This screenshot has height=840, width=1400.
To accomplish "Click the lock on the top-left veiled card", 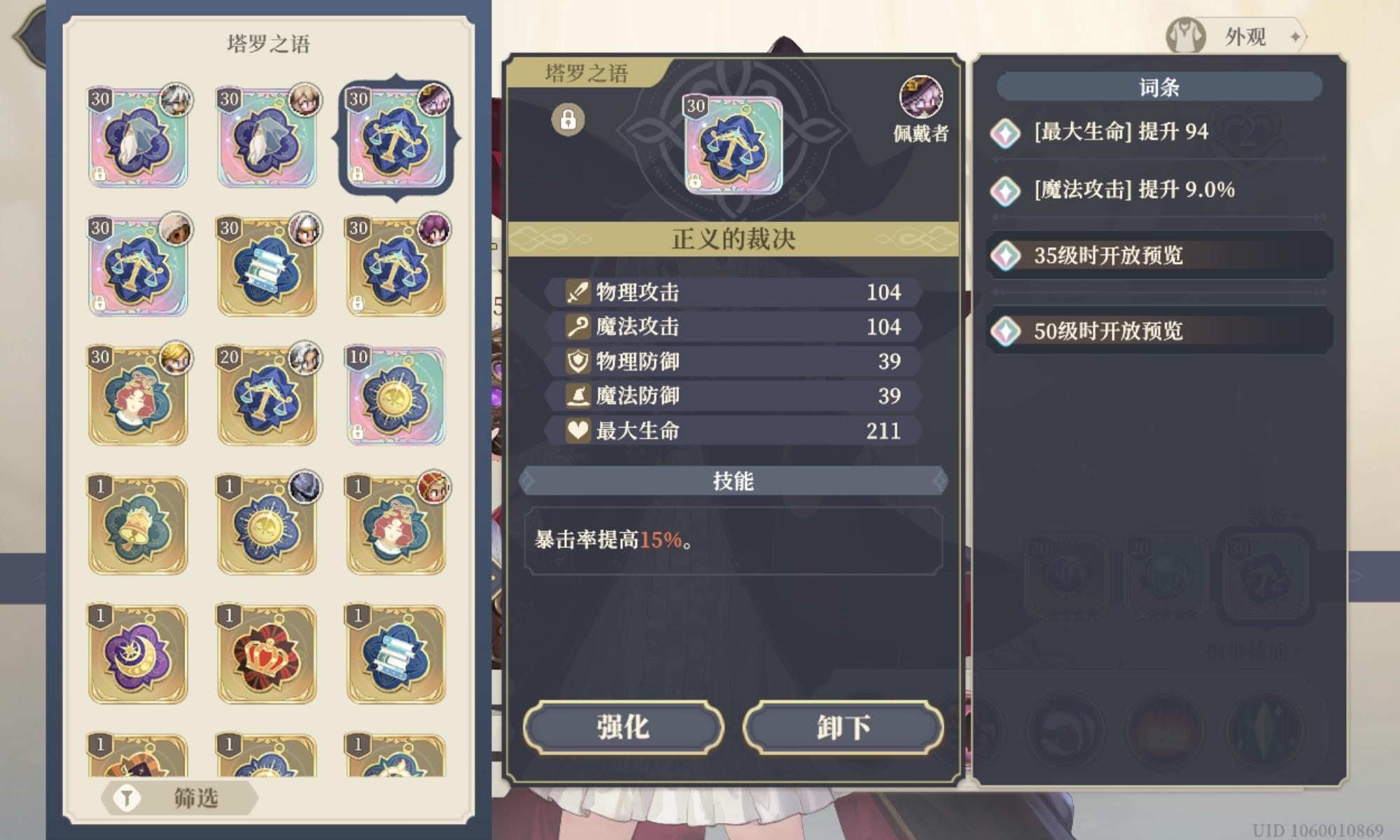I will (99, 176).
